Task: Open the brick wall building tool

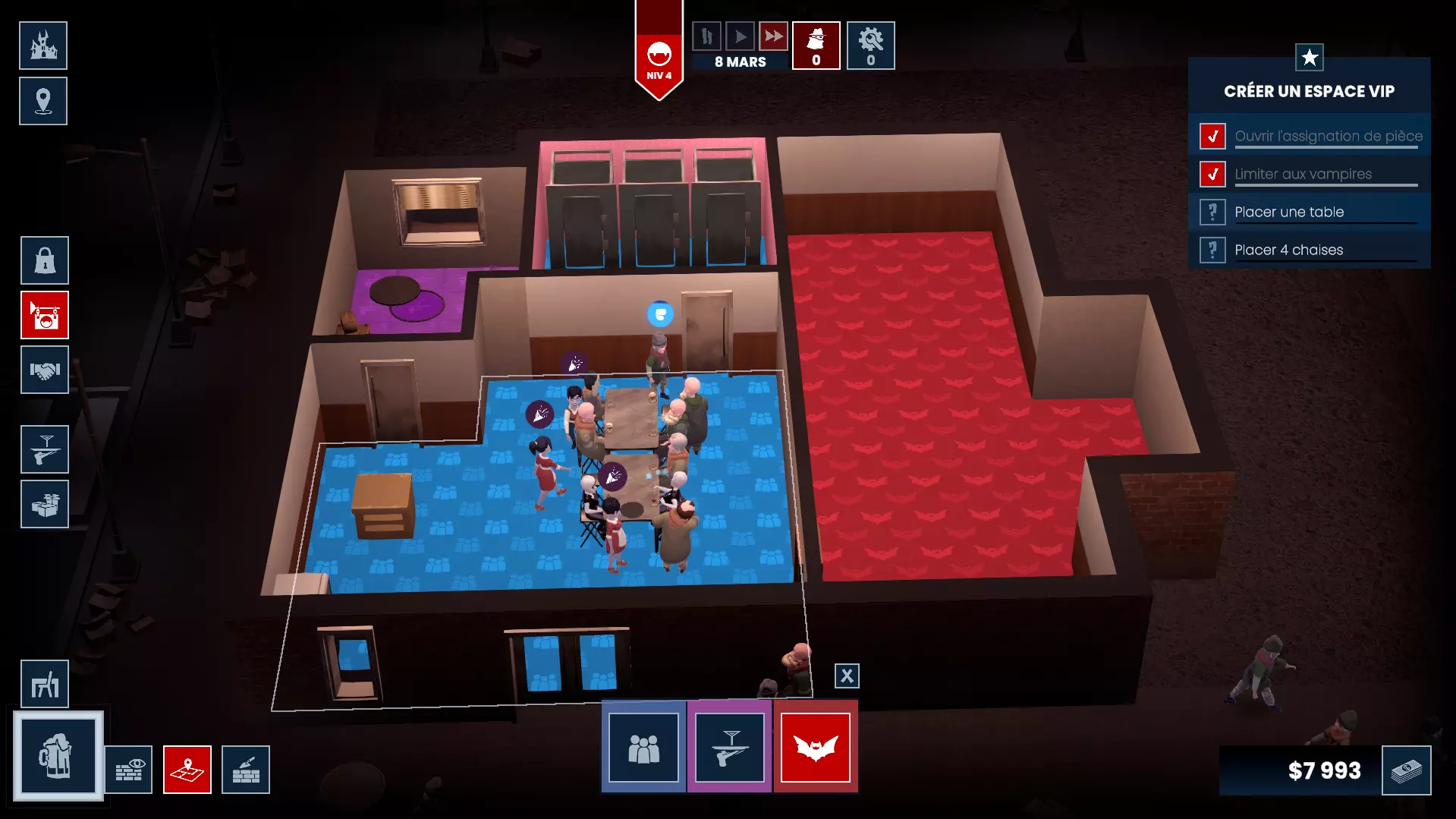Action: tap(246, 770)
